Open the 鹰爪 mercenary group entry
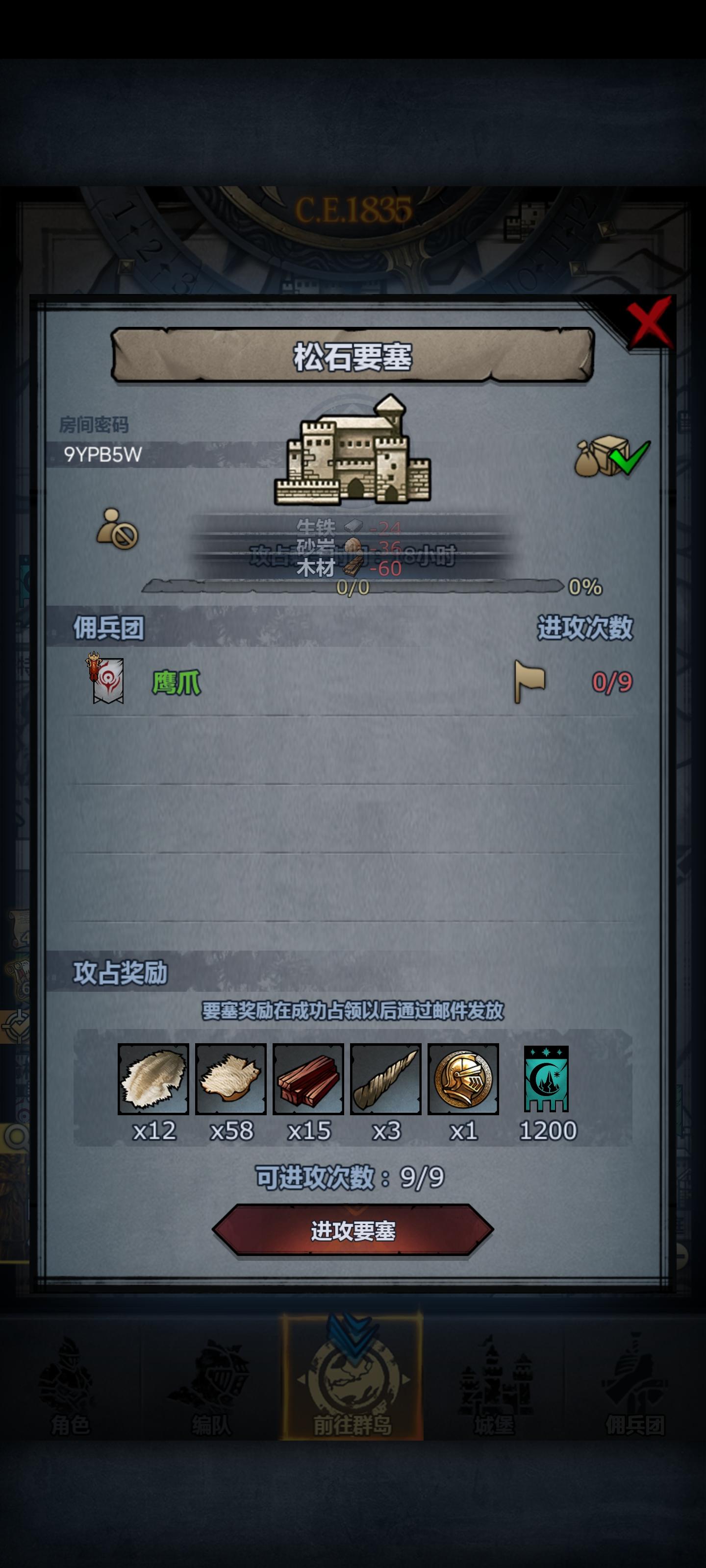 [x=176, y=682]
